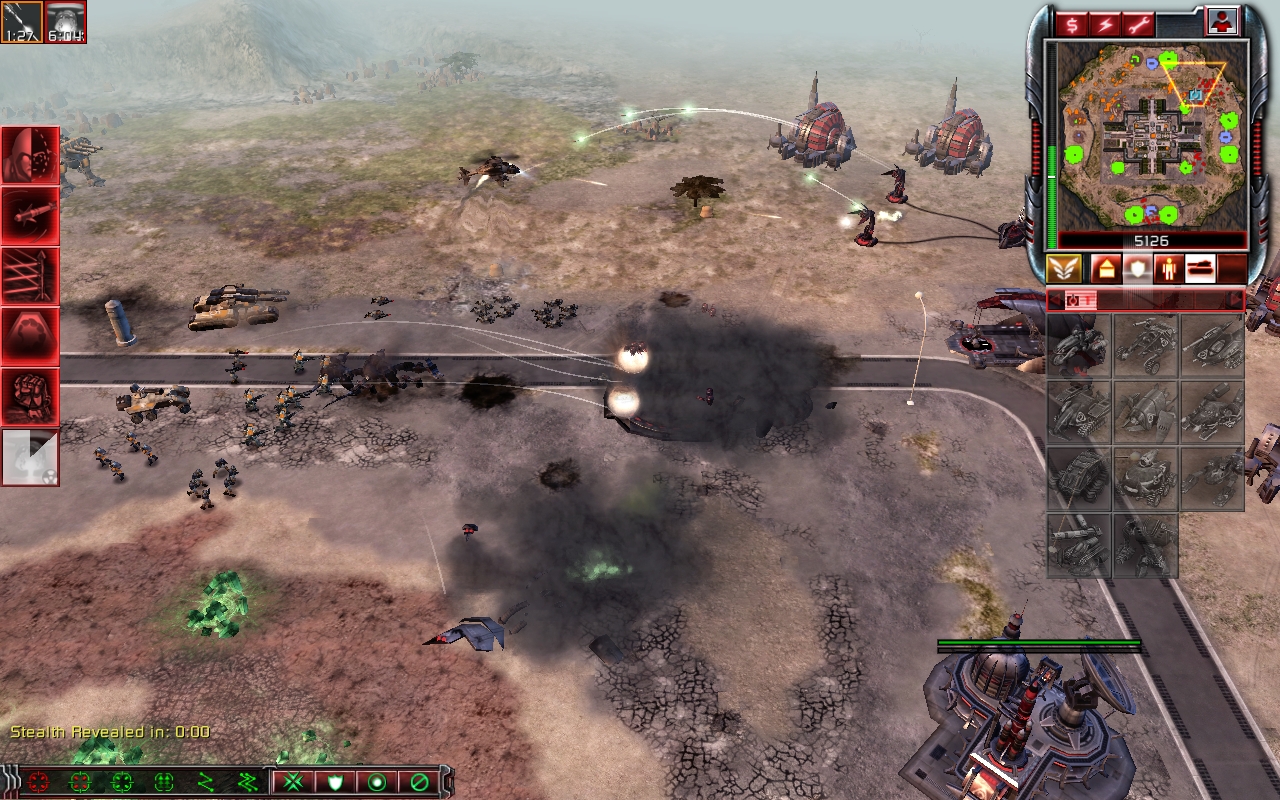1280x800 pixels.
Task: Set hold fire stance with slashed circle
Action: coord(419,781)
